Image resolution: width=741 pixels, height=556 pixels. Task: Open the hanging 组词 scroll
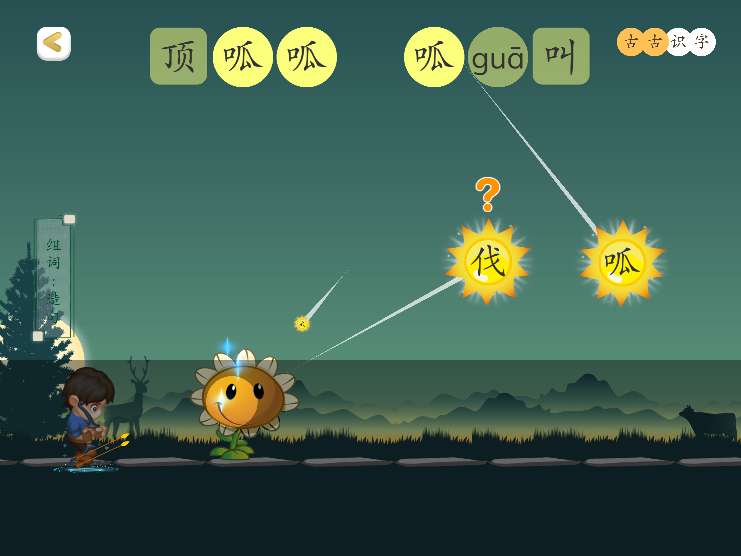(x=53, y=277)
